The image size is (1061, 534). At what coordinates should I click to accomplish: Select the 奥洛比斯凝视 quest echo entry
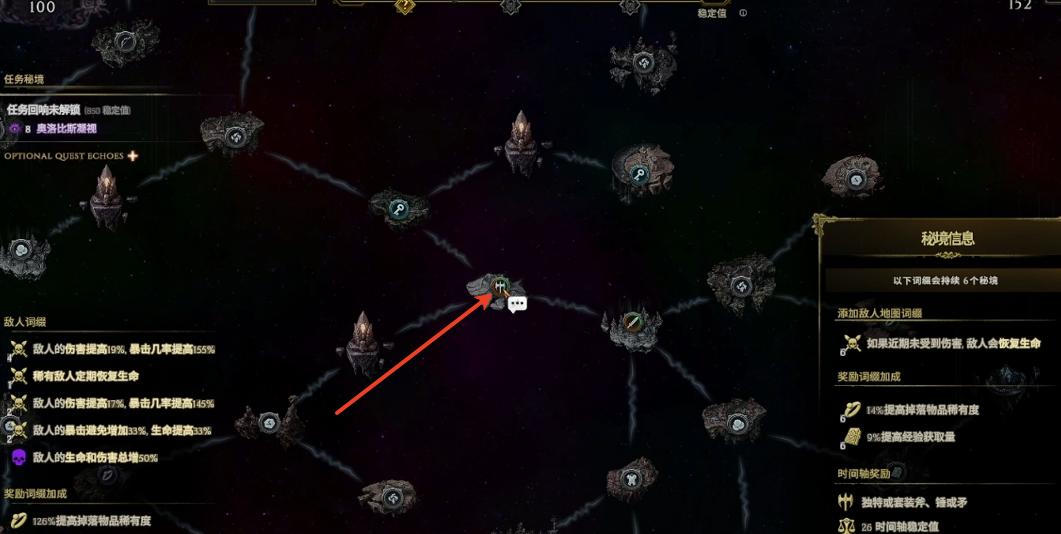tap(66, 129)
